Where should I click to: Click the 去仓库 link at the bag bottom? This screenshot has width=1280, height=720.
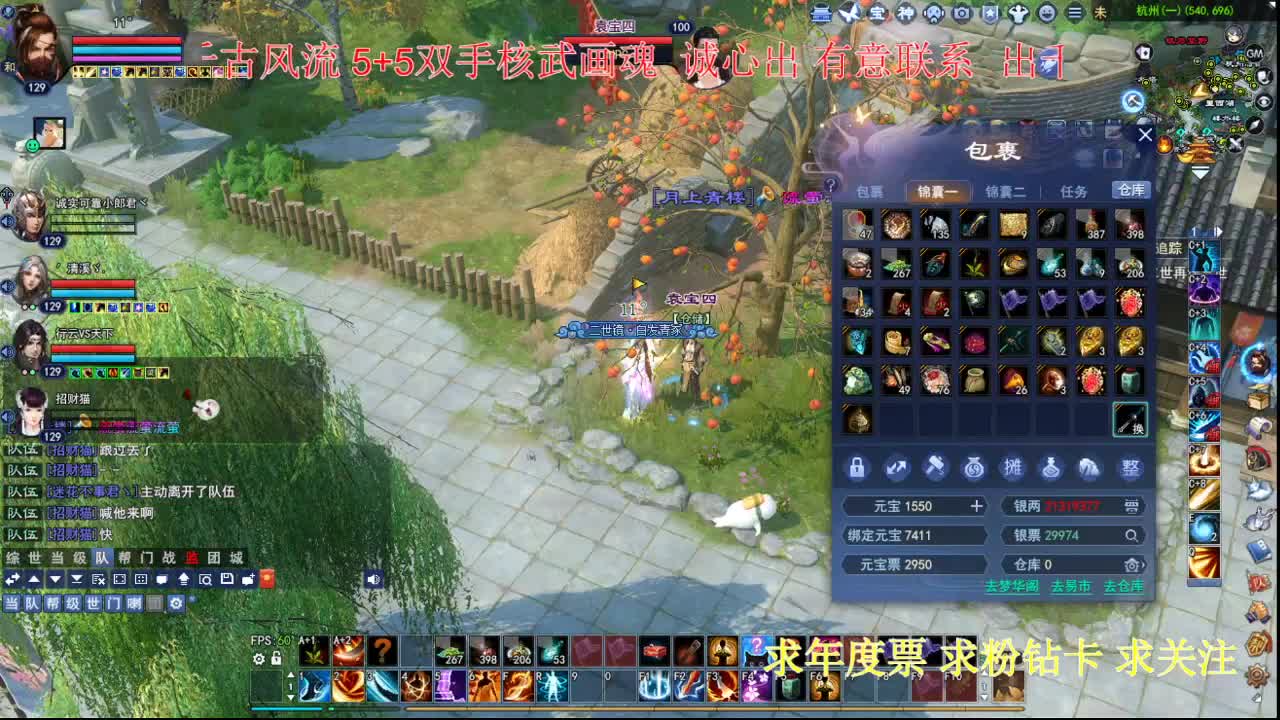[x=1126, y=586]
